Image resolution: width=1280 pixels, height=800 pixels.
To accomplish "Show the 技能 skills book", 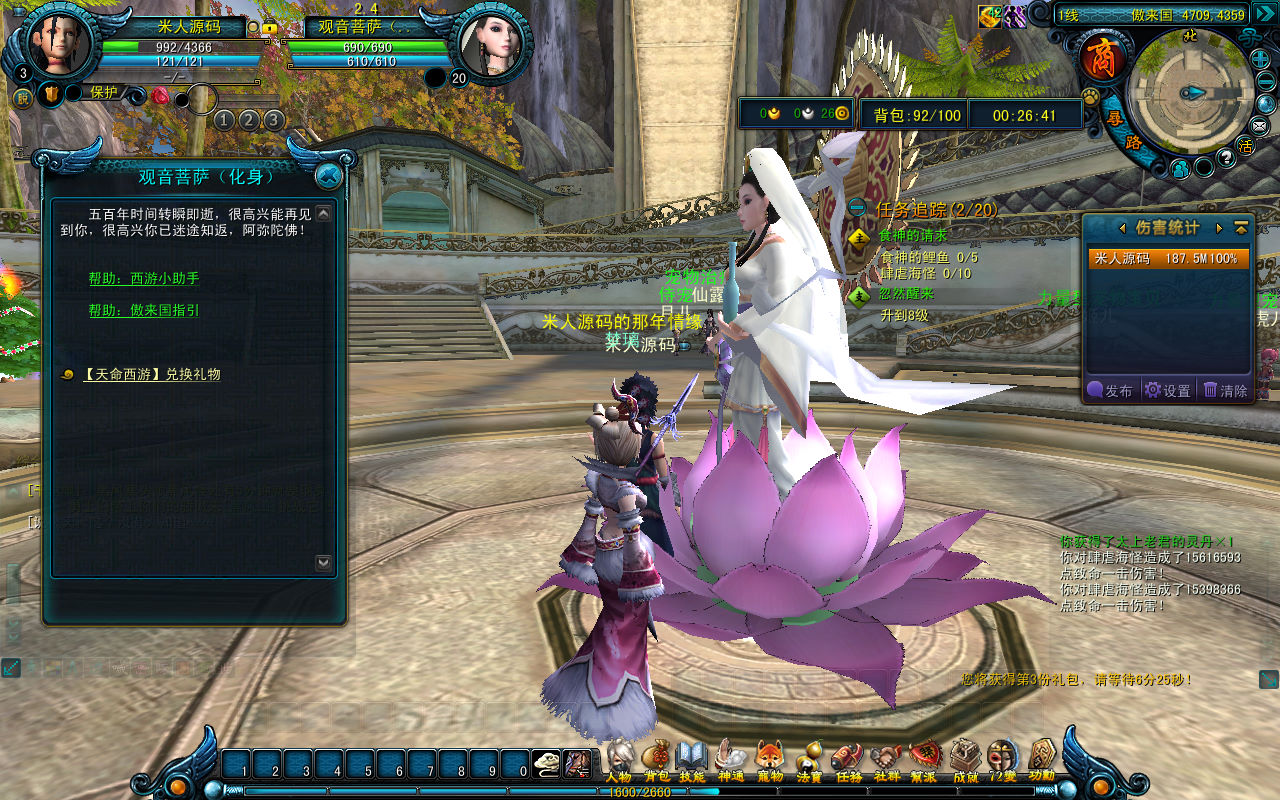I will pyautogui.click(x=692, y=760).
